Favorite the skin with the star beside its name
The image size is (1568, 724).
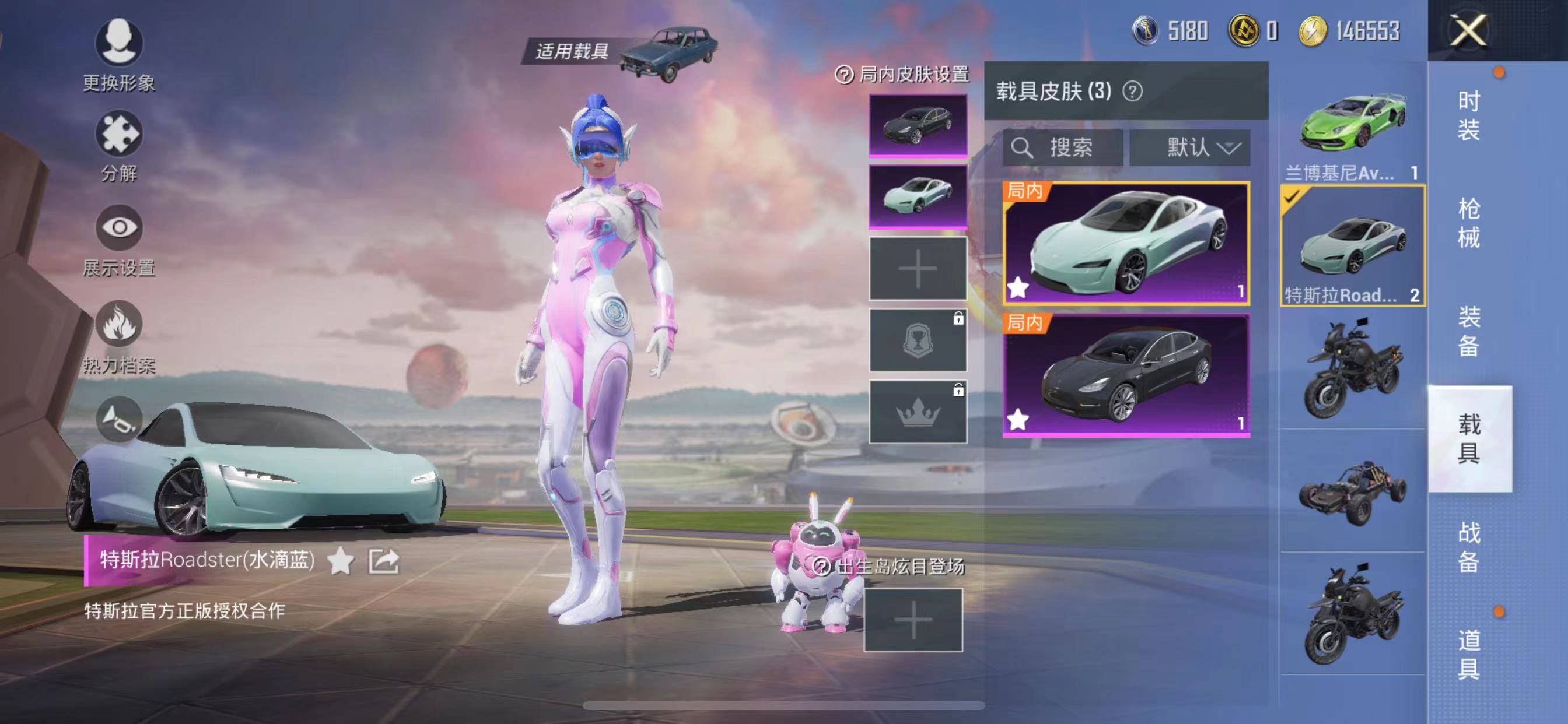click(340, 561)
